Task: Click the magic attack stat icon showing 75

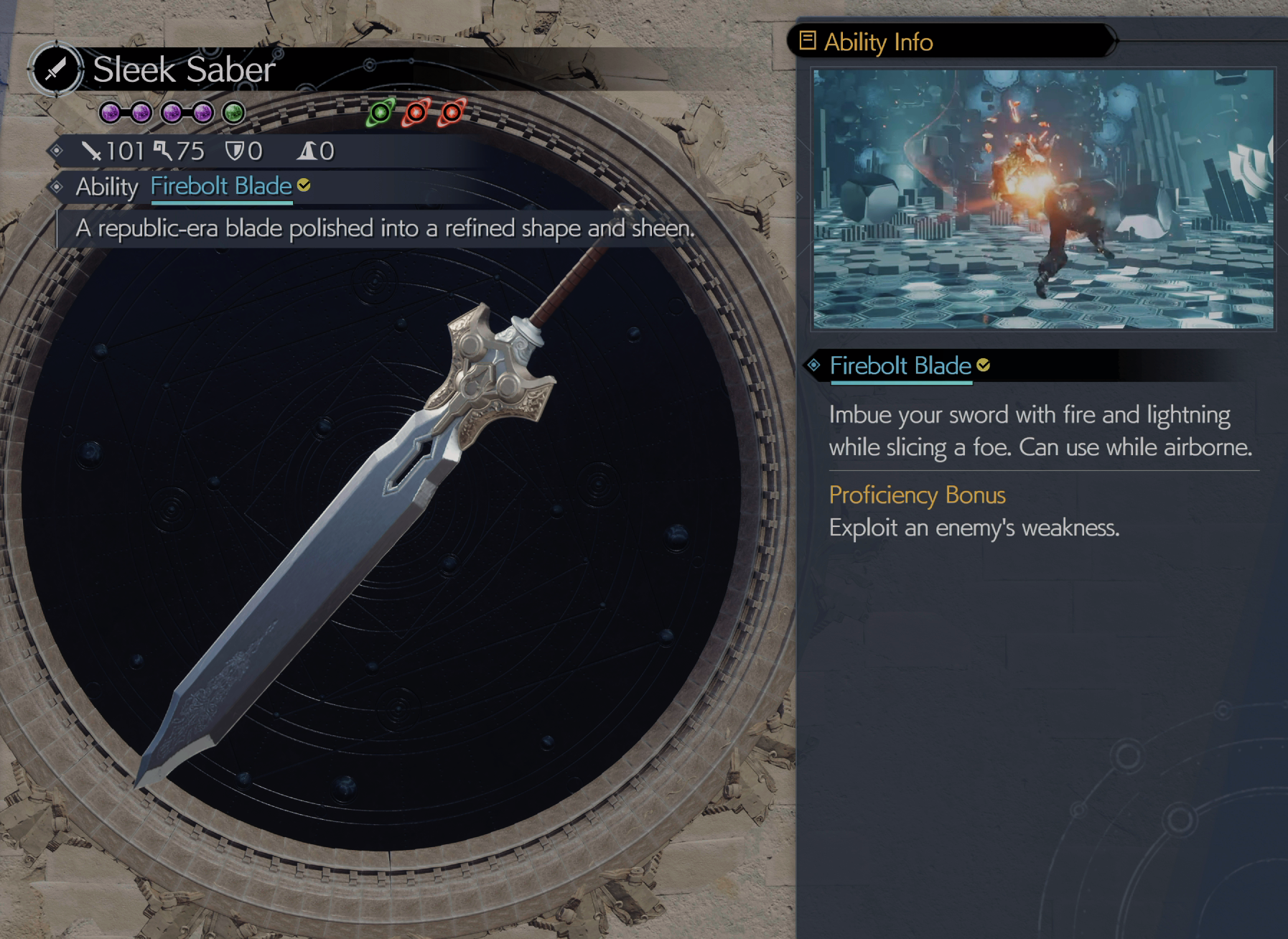Action: 163,149
